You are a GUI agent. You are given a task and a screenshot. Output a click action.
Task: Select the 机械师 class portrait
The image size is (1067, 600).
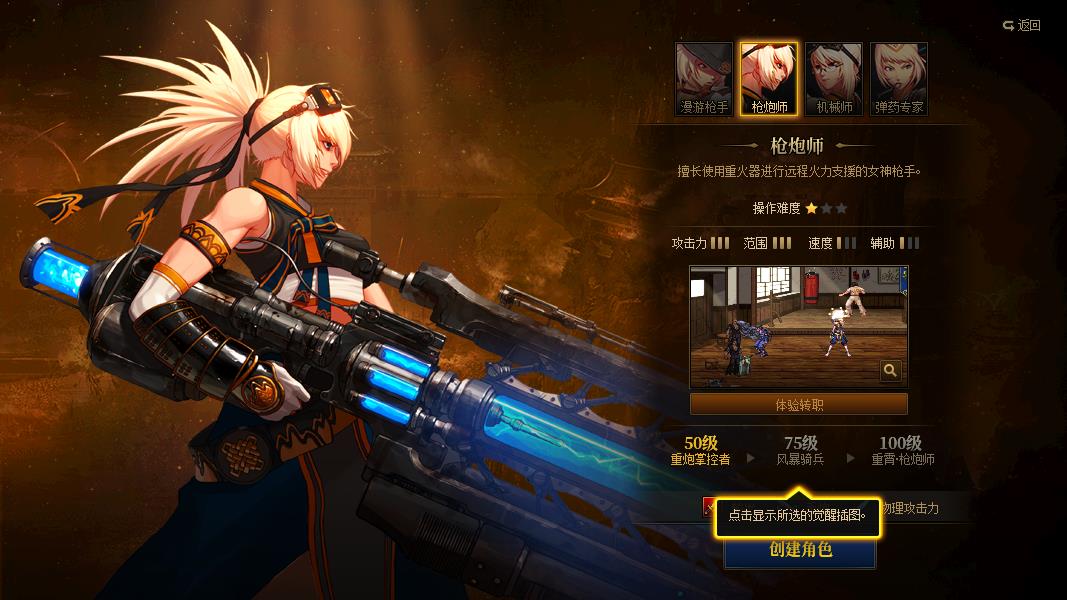pos(834,79)
